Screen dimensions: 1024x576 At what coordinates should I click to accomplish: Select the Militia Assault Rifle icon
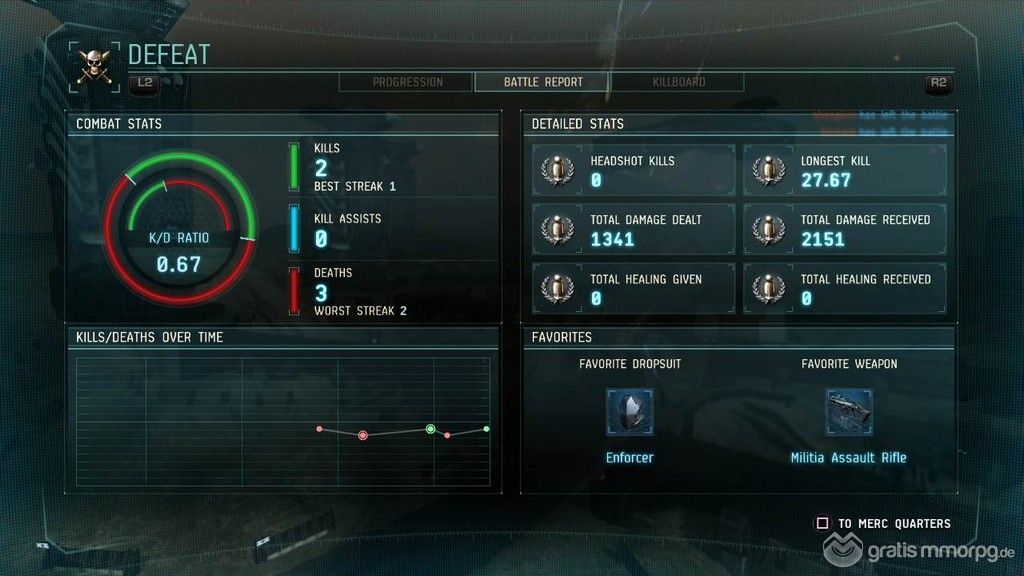click(849, 412)
